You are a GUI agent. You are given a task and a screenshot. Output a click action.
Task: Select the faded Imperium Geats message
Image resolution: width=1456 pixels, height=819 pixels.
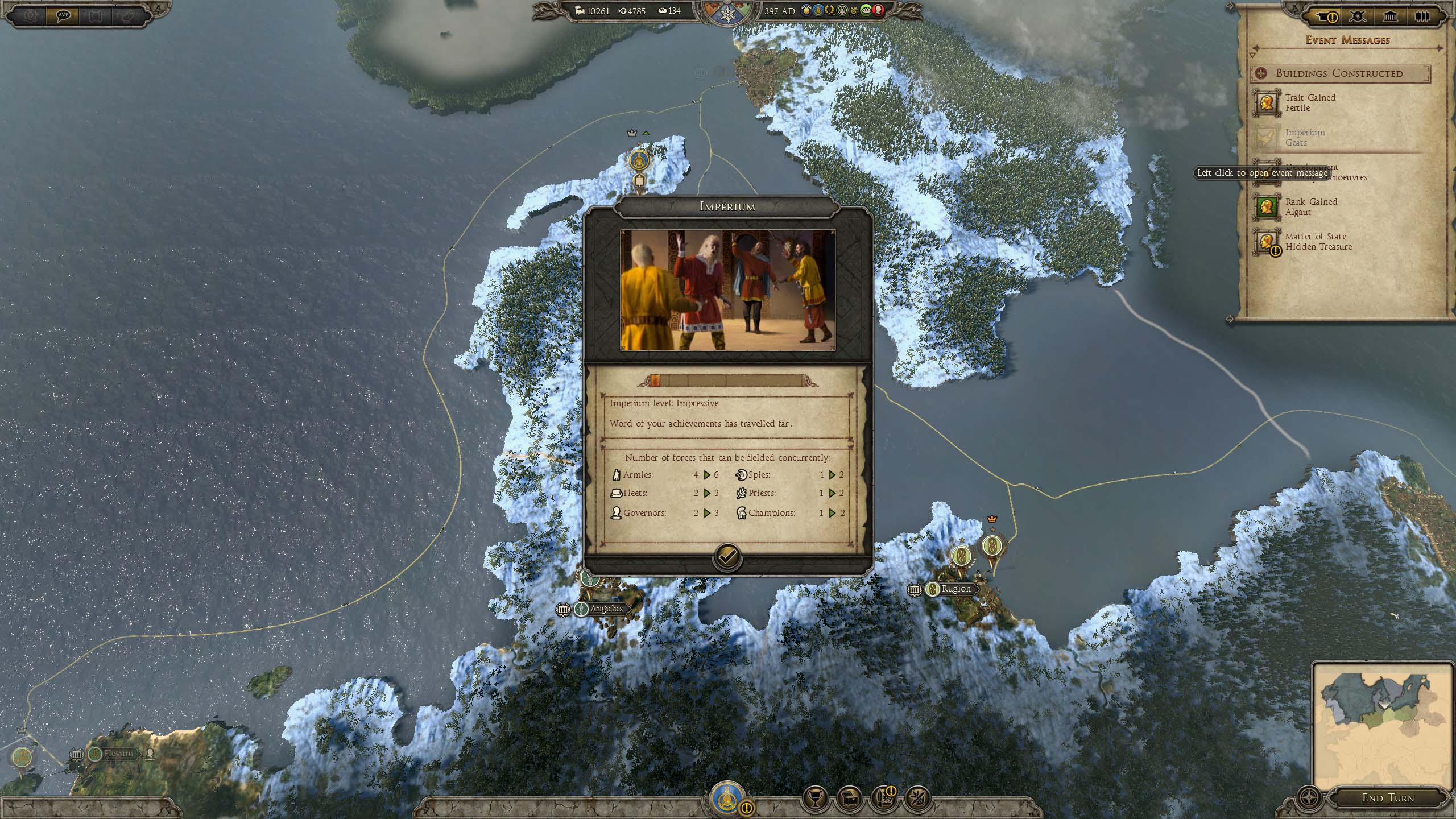[1305, 138]
